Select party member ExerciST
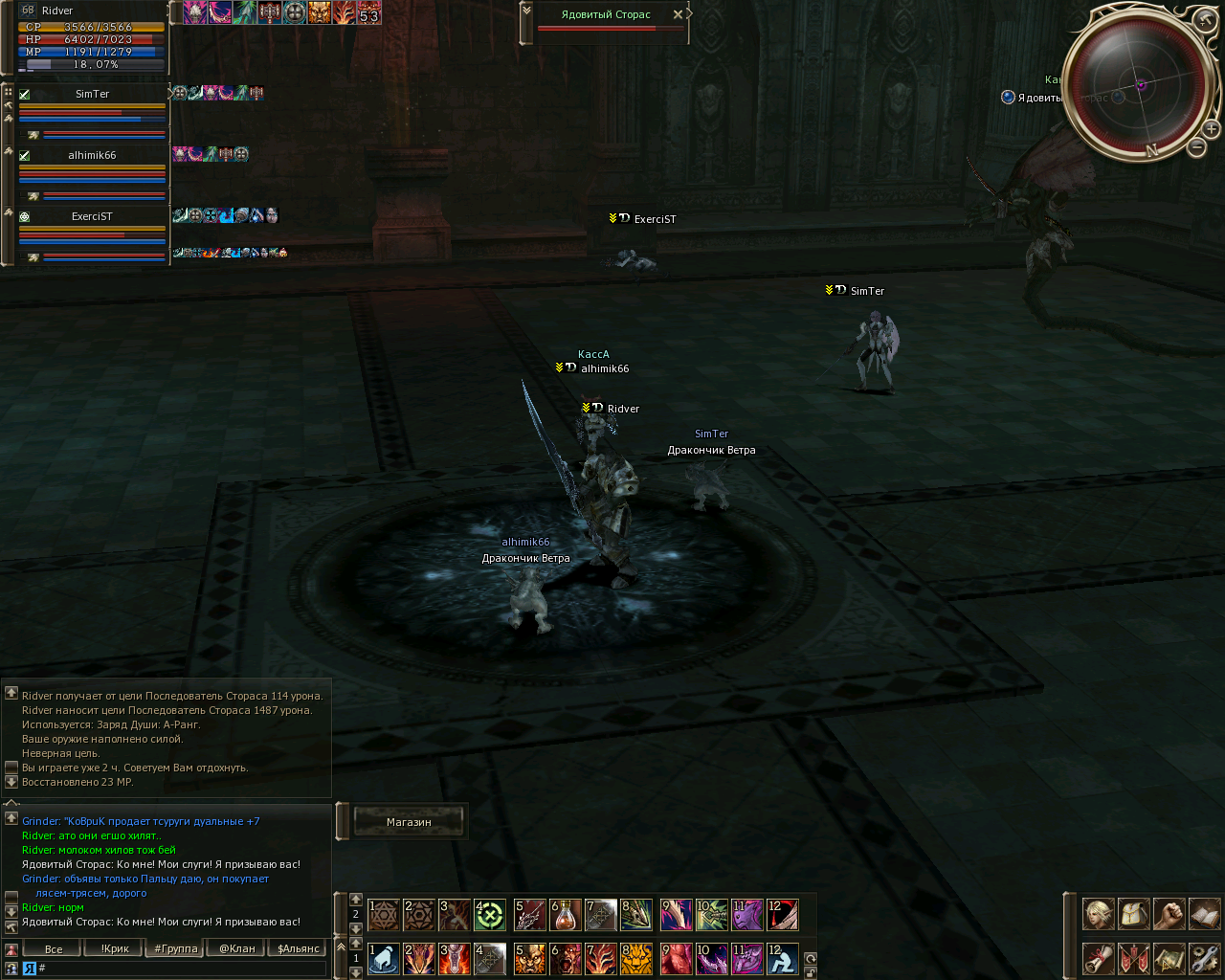This screenshot has height=980, width=1225. tap(92, 216)
